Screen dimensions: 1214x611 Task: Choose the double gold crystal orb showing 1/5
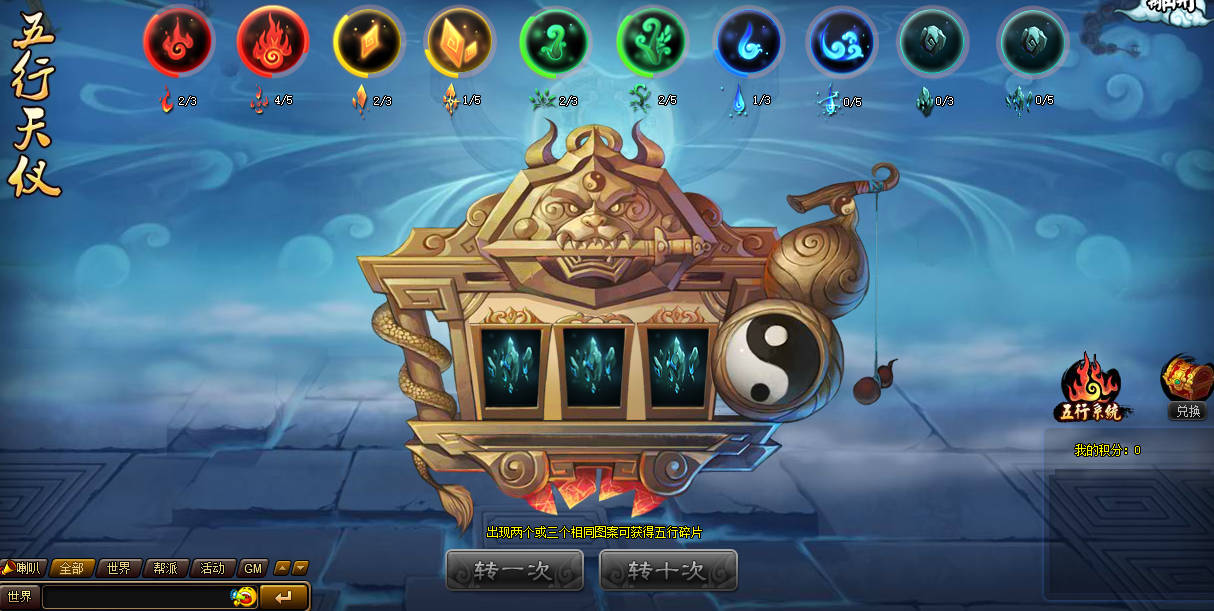pos(460,41)
